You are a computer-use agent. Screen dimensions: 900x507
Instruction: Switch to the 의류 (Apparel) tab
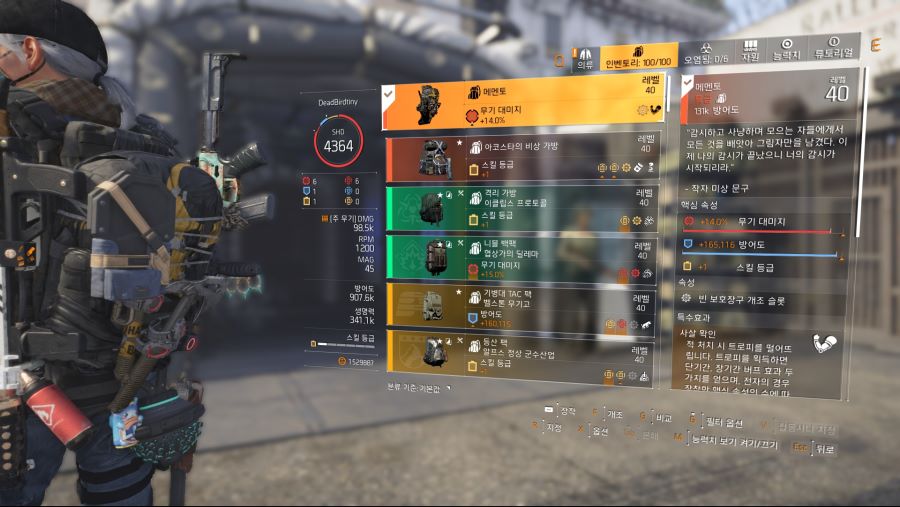point(584,58)
